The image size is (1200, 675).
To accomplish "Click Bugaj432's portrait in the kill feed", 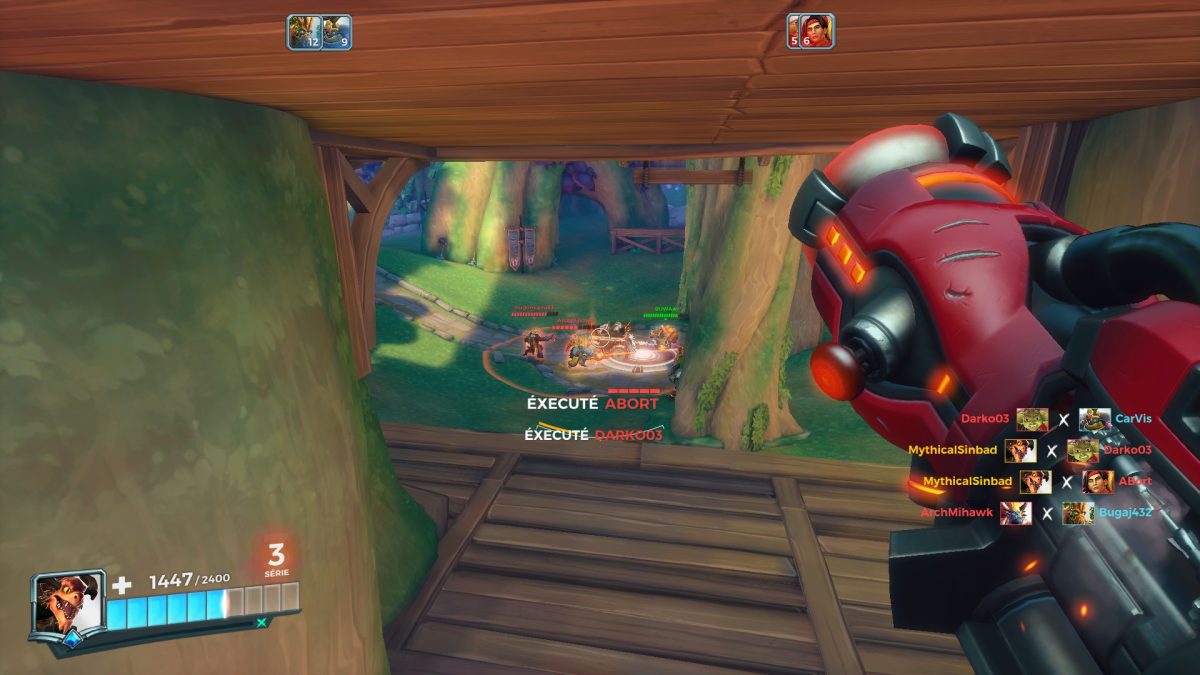I will pos(1078,513).
